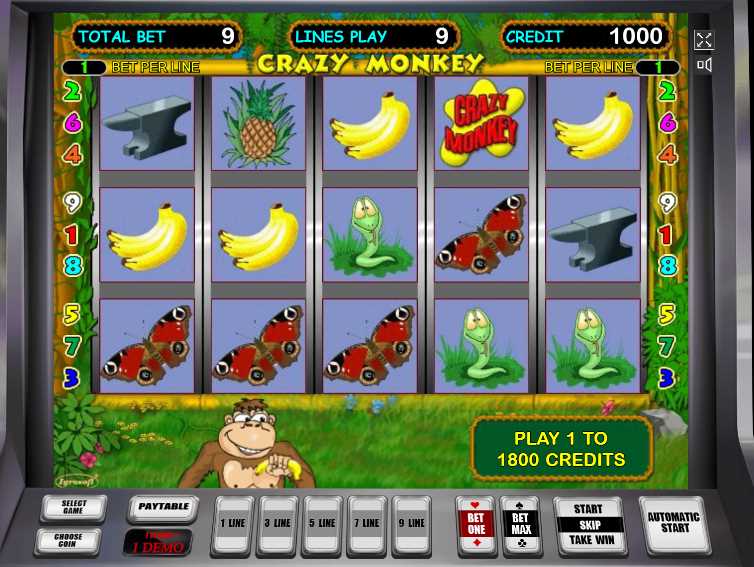This screenshot has width=754, height=567.
Task: Click the Bet One button
Action: coord(475,524)
